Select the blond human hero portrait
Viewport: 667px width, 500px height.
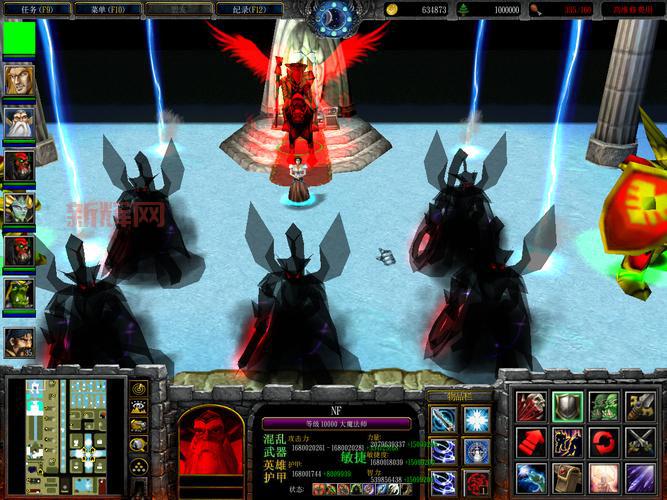coord(18,79)
